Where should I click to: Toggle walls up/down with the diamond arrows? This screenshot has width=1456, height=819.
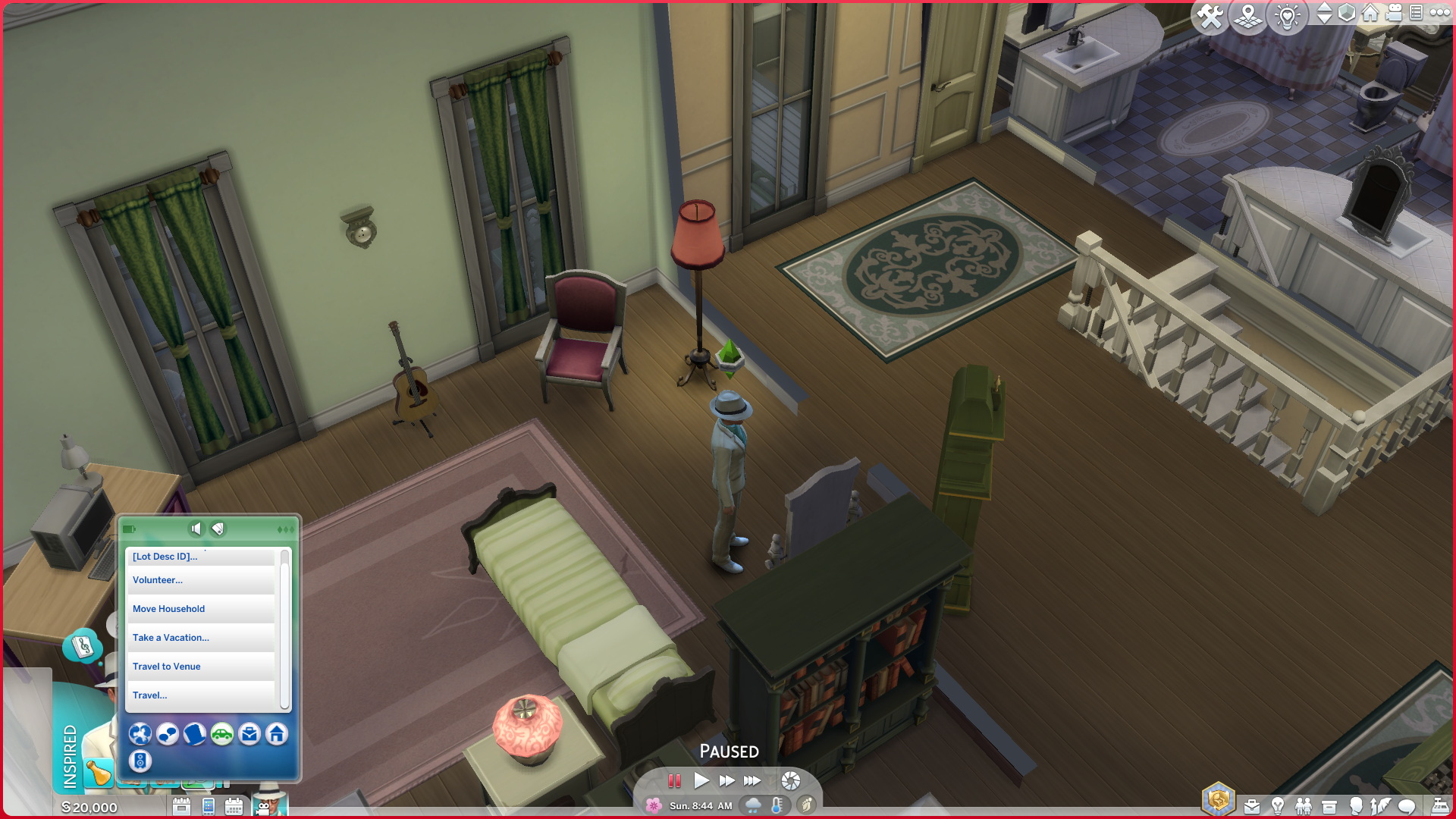tap(1324, 13)
